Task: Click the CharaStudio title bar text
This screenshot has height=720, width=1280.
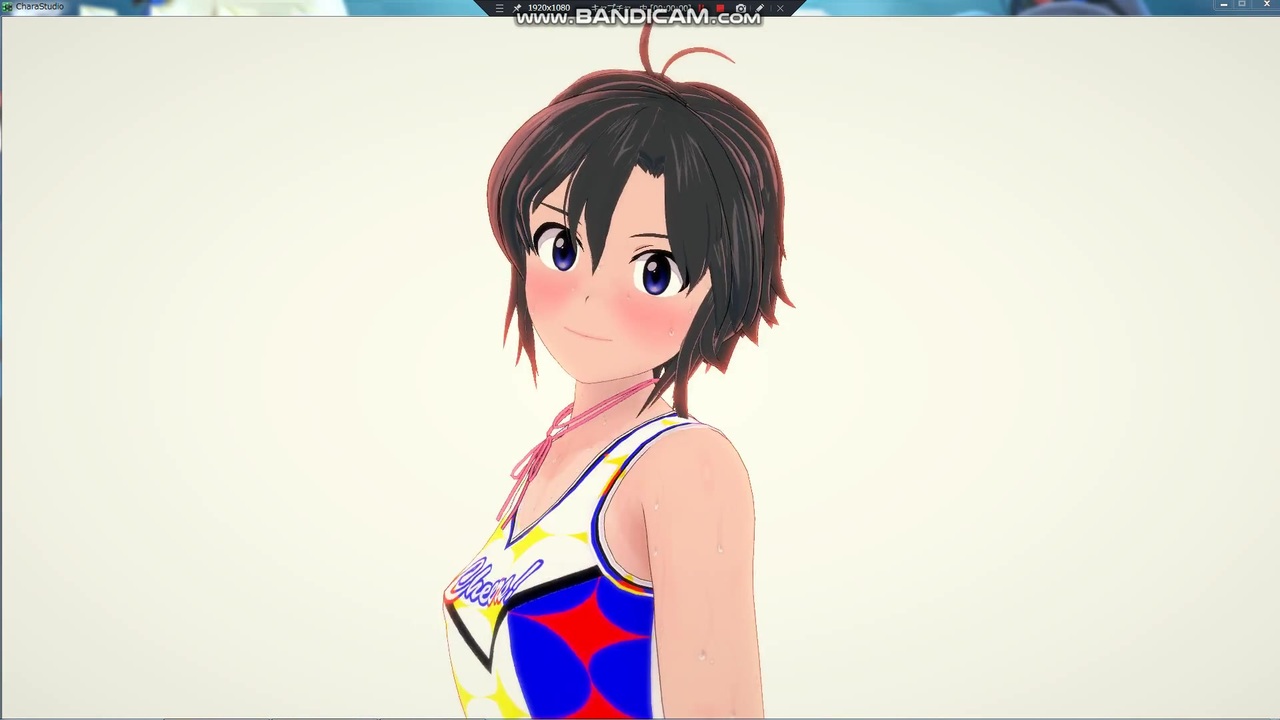Action: pos(40,6)
